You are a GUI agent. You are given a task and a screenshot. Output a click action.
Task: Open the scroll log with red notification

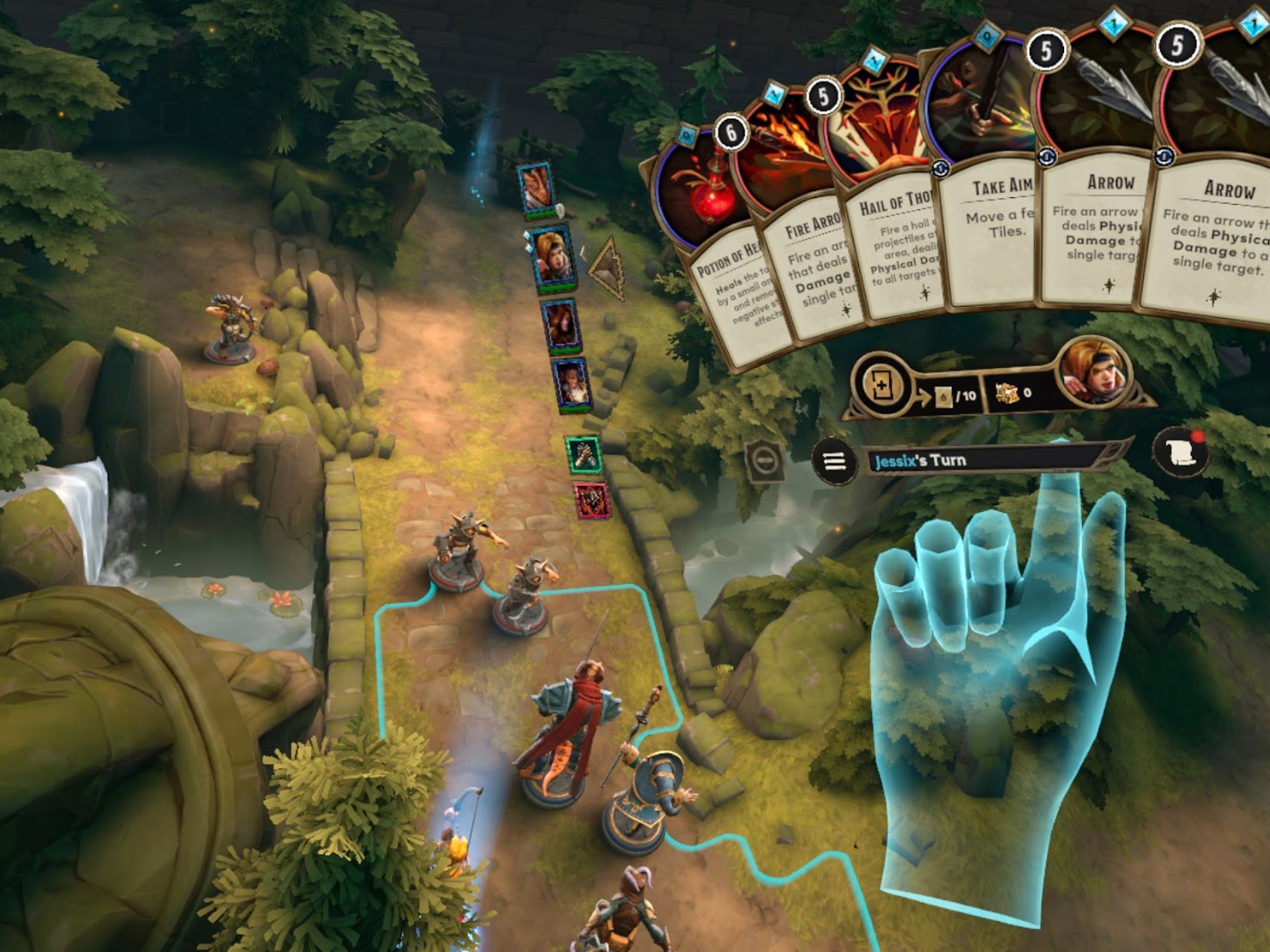tap(1180, 452)
